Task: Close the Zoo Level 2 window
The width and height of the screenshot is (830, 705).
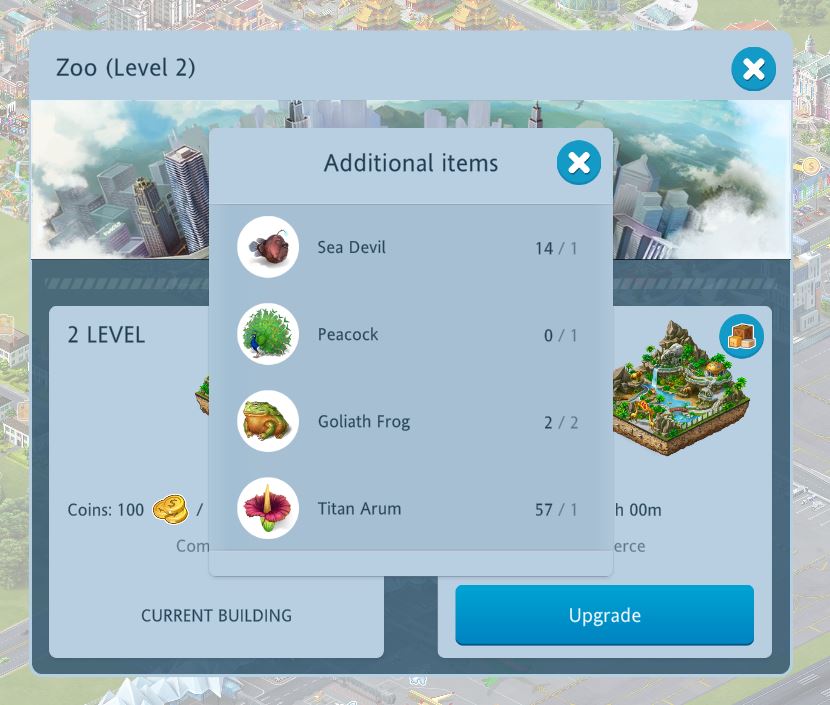Action: click(x=753, y=69)
